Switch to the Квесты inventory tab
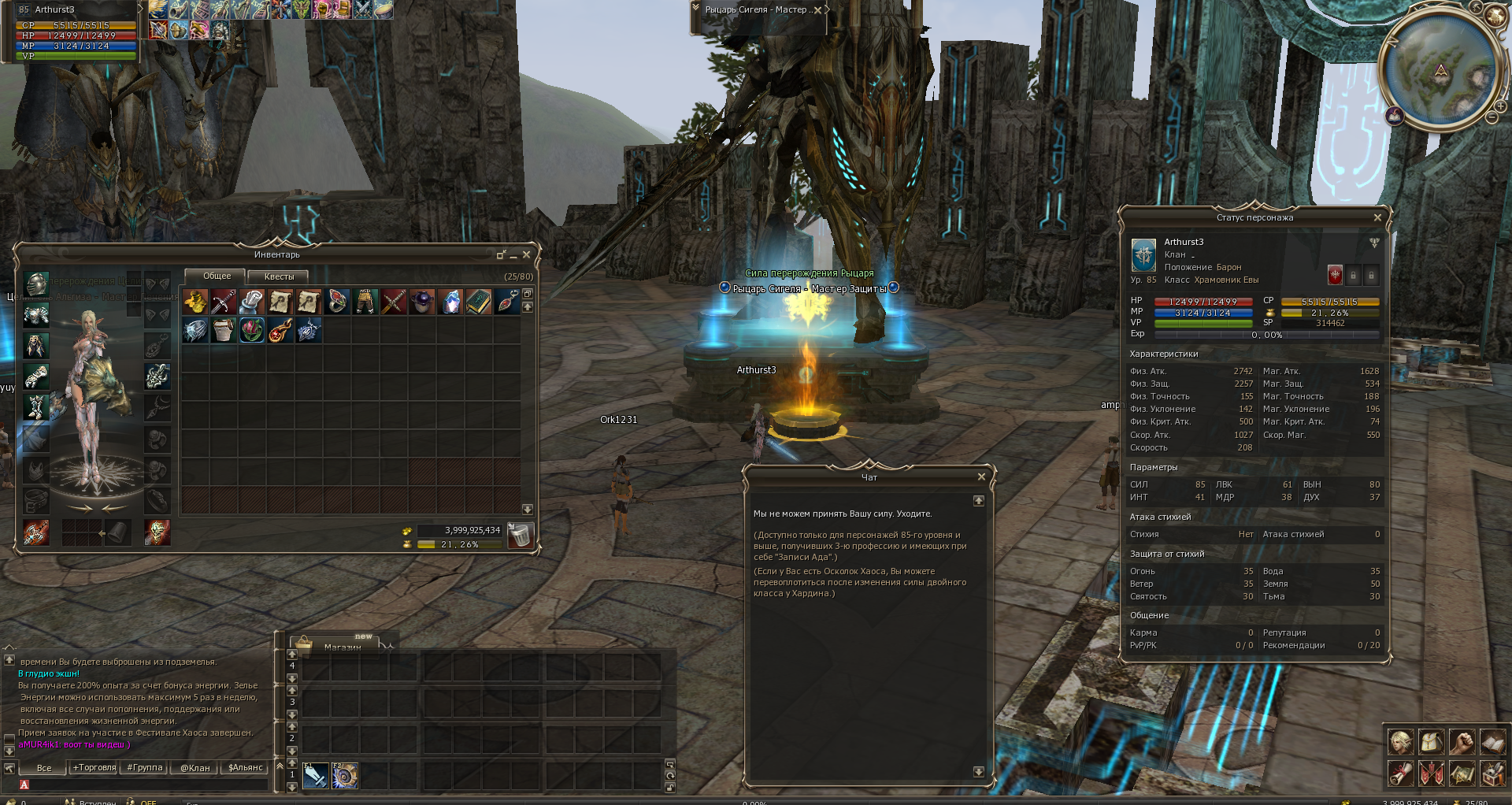 click(x=279, y=276)
